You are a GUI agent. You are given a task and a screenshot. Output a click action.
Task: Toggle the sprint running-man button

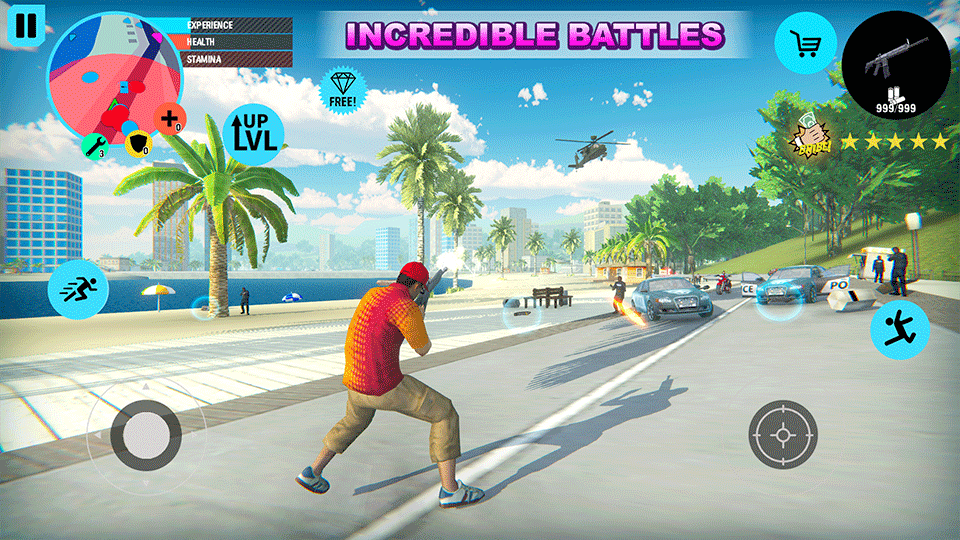coord(79,289)
